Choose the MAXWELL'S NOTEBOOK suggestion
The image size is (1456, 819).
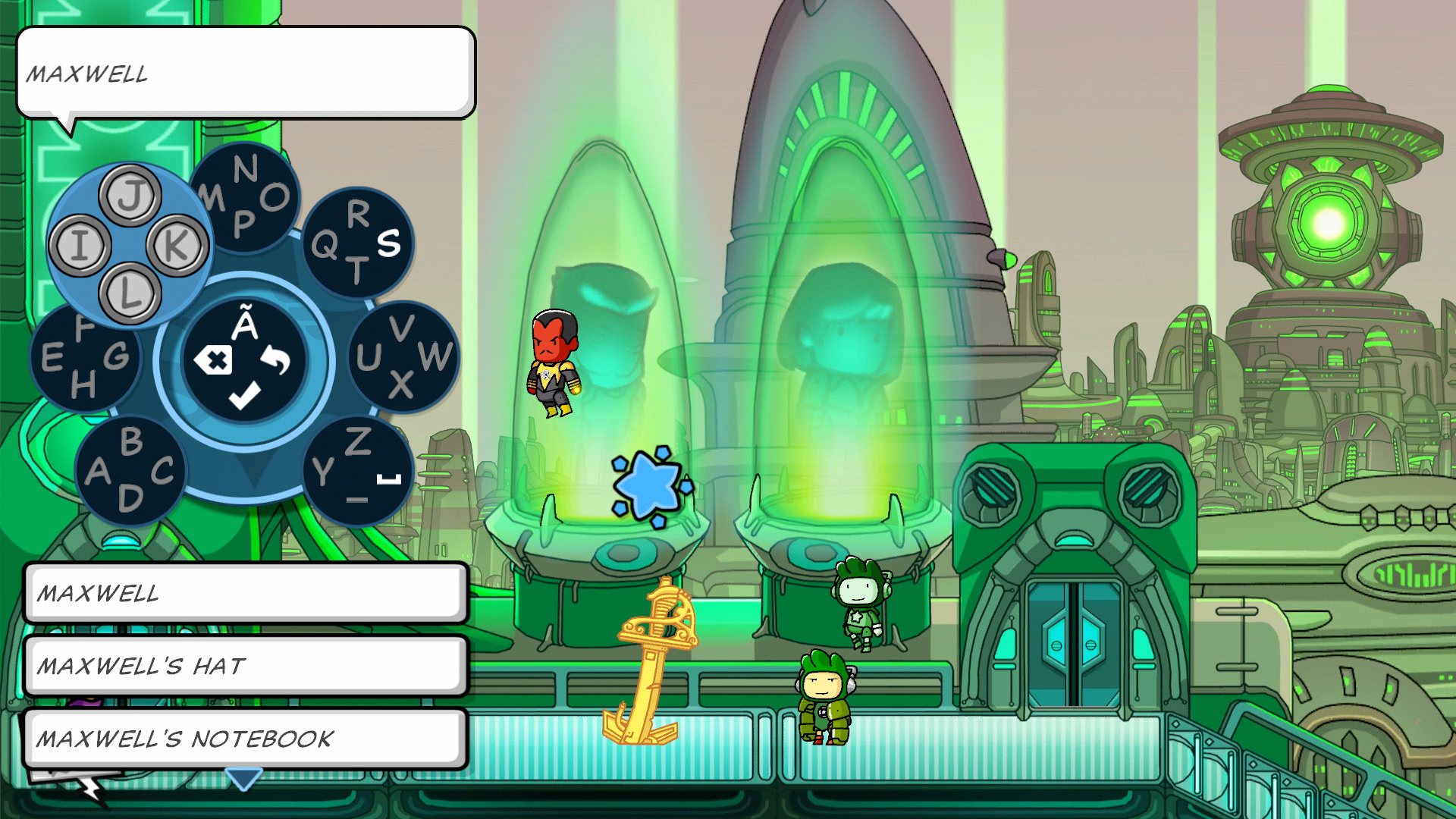(x=243, y=736)
